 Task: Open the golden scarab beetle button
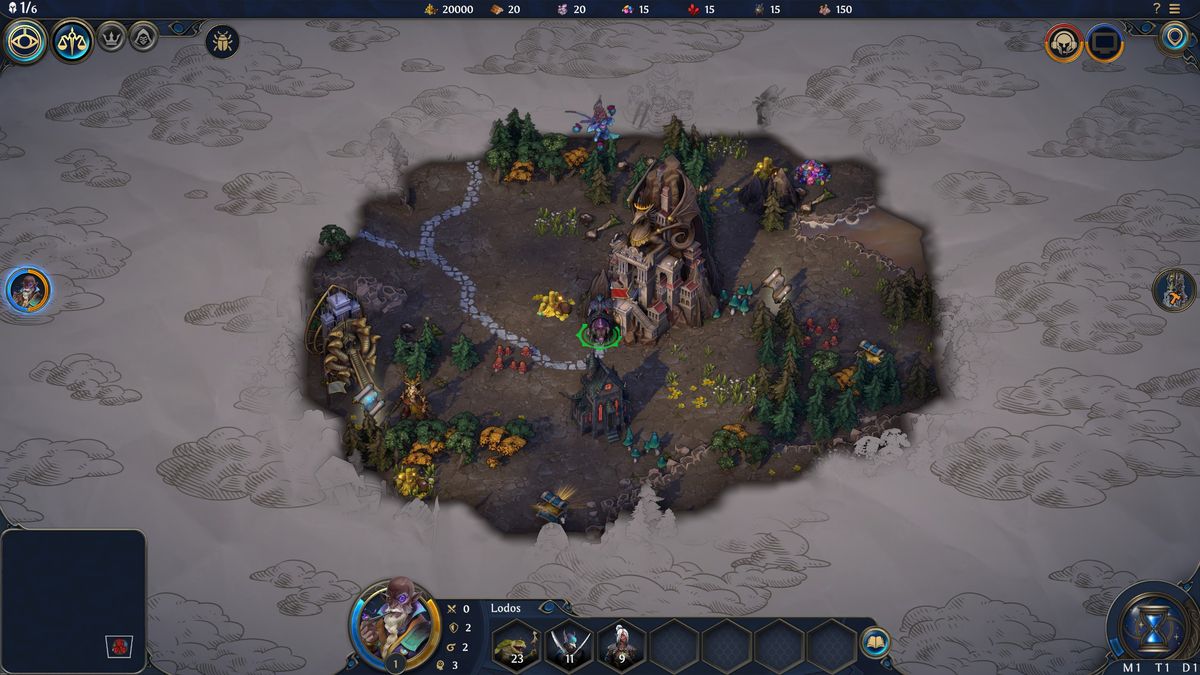click(x=222, y=42)
